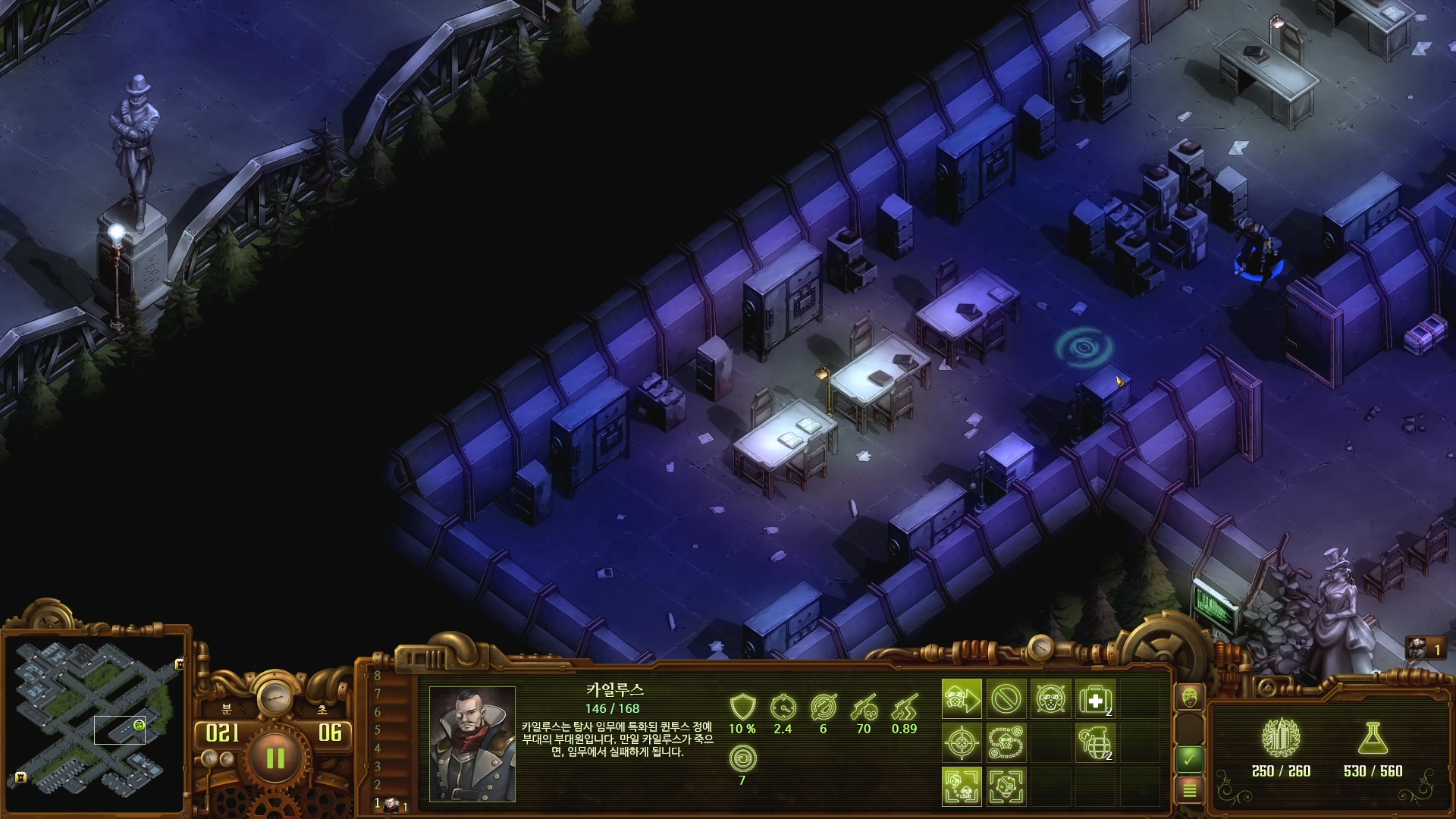Activate the attack crosshair command

tap(962, 742)
